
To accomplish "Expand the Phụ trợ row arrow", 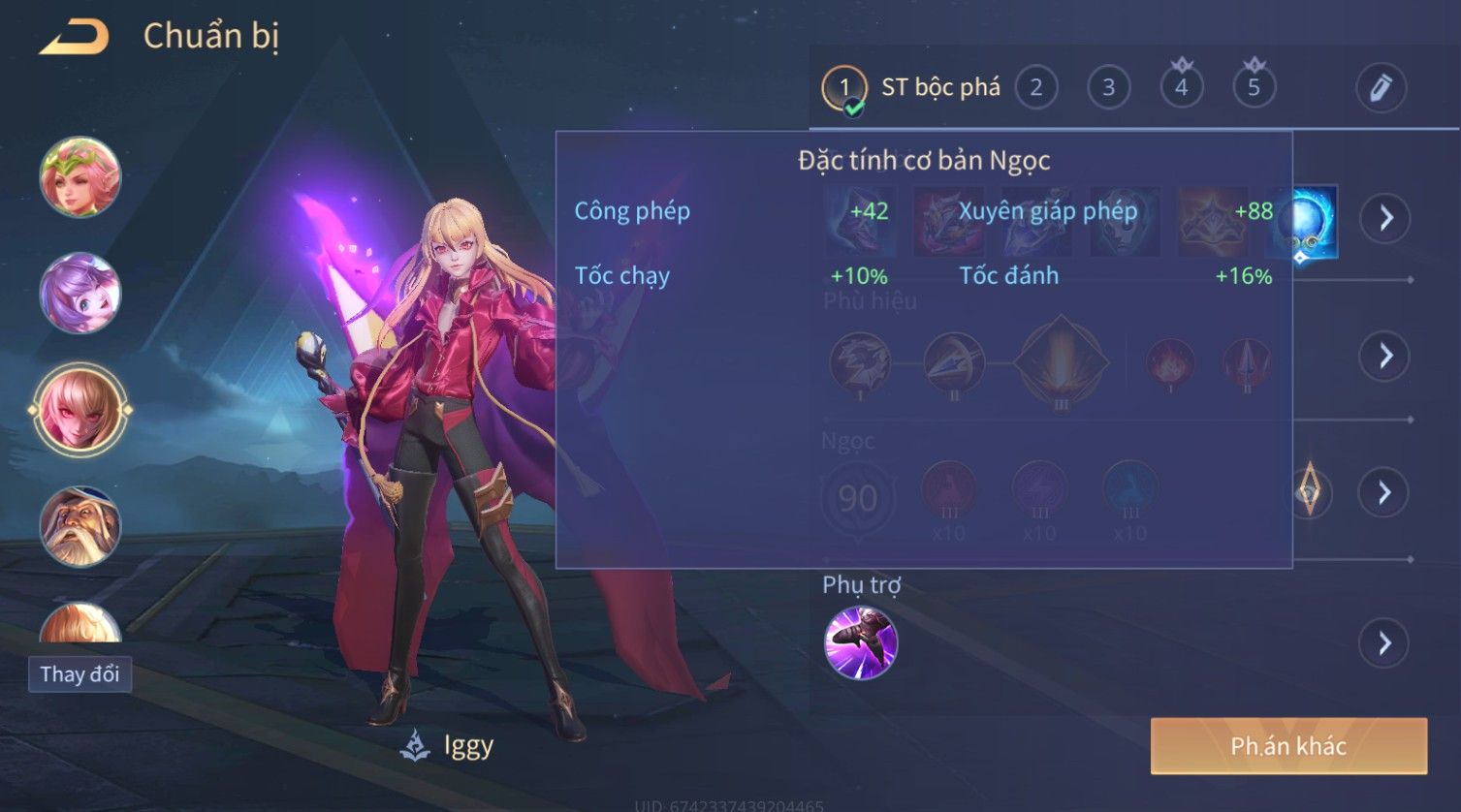I will pos(1384,643).
